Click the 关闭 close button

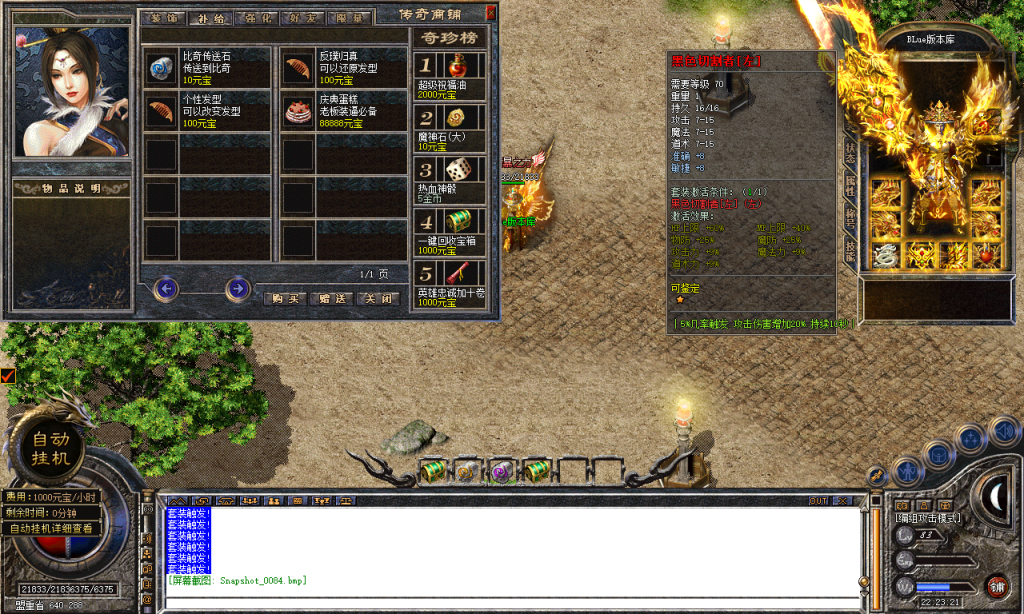[379, 298]
